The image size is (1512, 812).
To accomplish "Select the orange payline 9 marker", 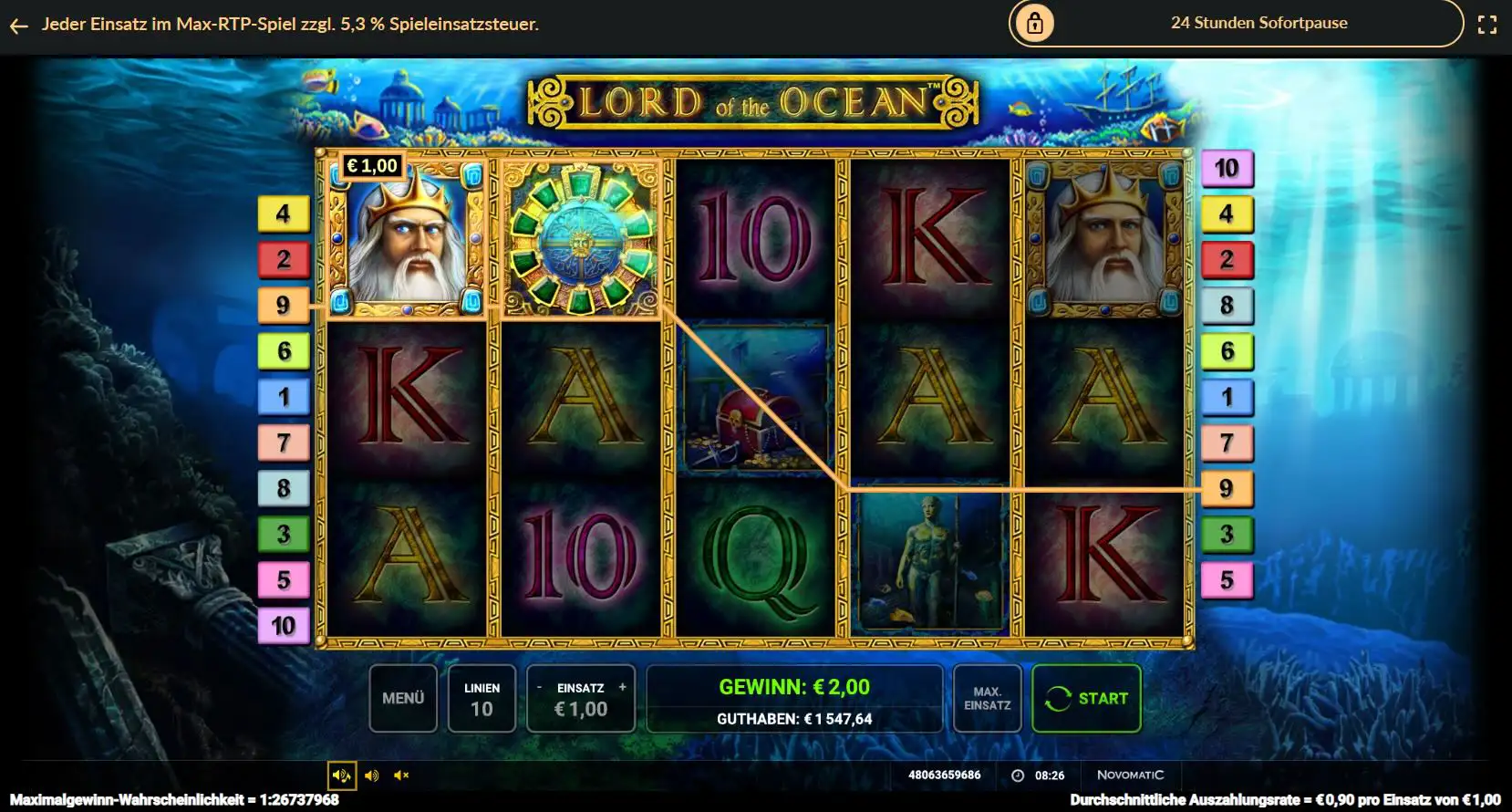I will (x=1227, y=488).
